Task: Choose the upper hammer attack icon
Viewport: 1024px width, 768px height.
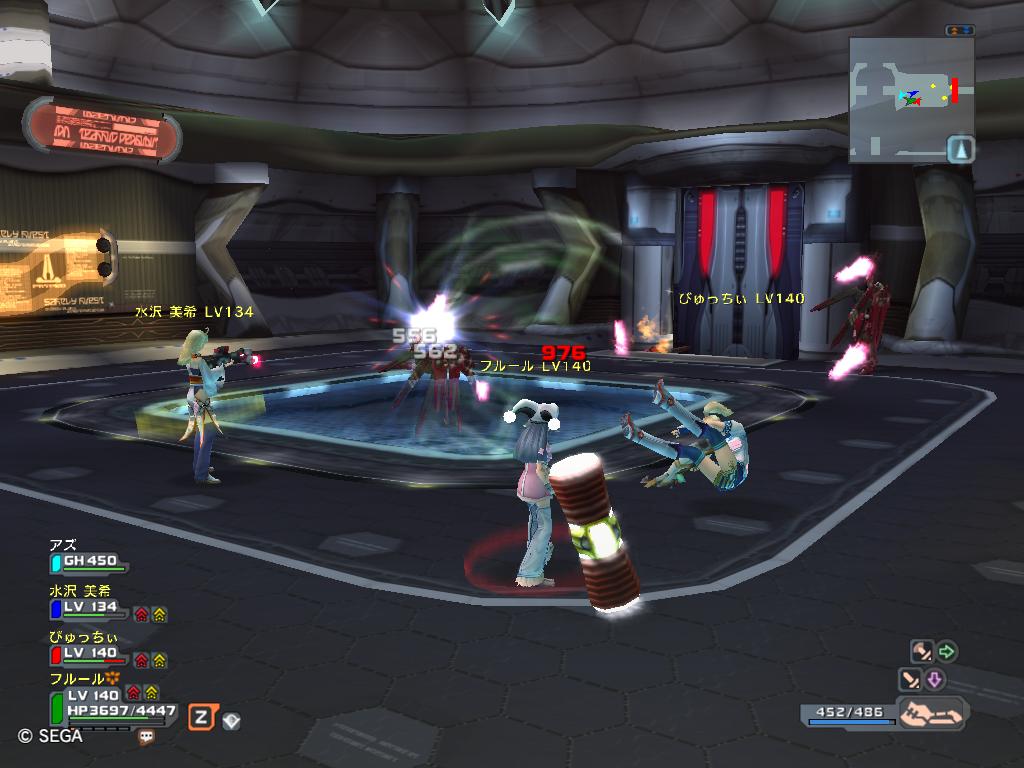Action: 921,653
